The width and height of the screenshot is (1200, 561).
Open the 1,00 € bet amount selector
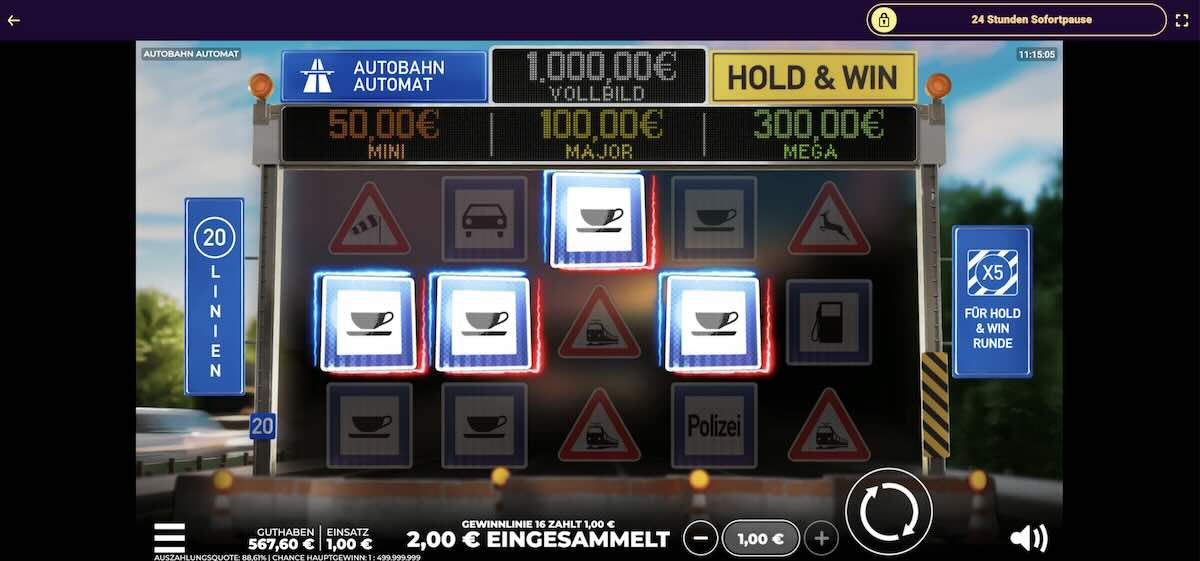[x=760, y=539]
